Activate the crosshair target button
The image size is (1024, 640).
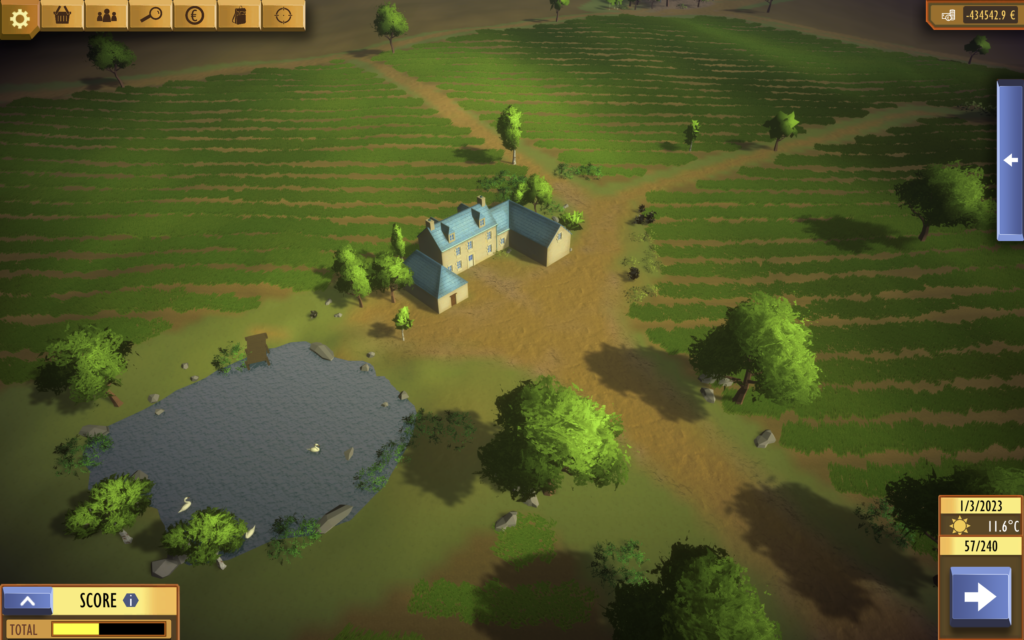pos(283,15)
